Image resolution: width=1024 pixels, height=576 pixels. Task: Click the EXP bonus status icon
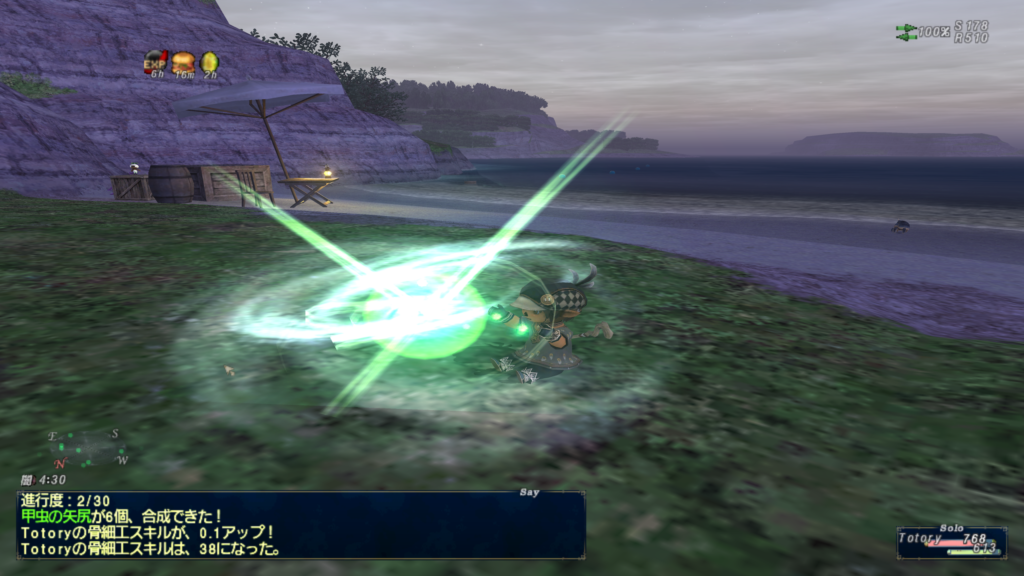155,62
